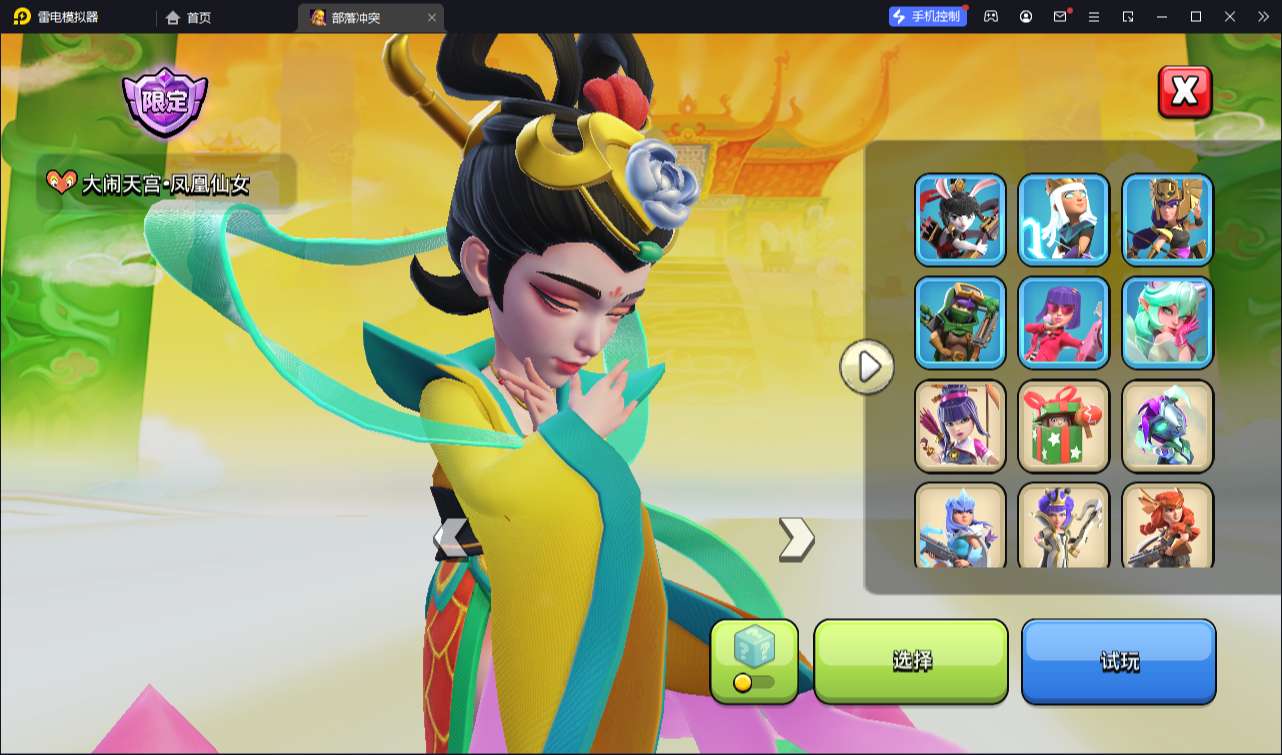Confirm the skin with the green 选择 button
Viewport: 1282px width, 755px height.
tap(911, 660)
